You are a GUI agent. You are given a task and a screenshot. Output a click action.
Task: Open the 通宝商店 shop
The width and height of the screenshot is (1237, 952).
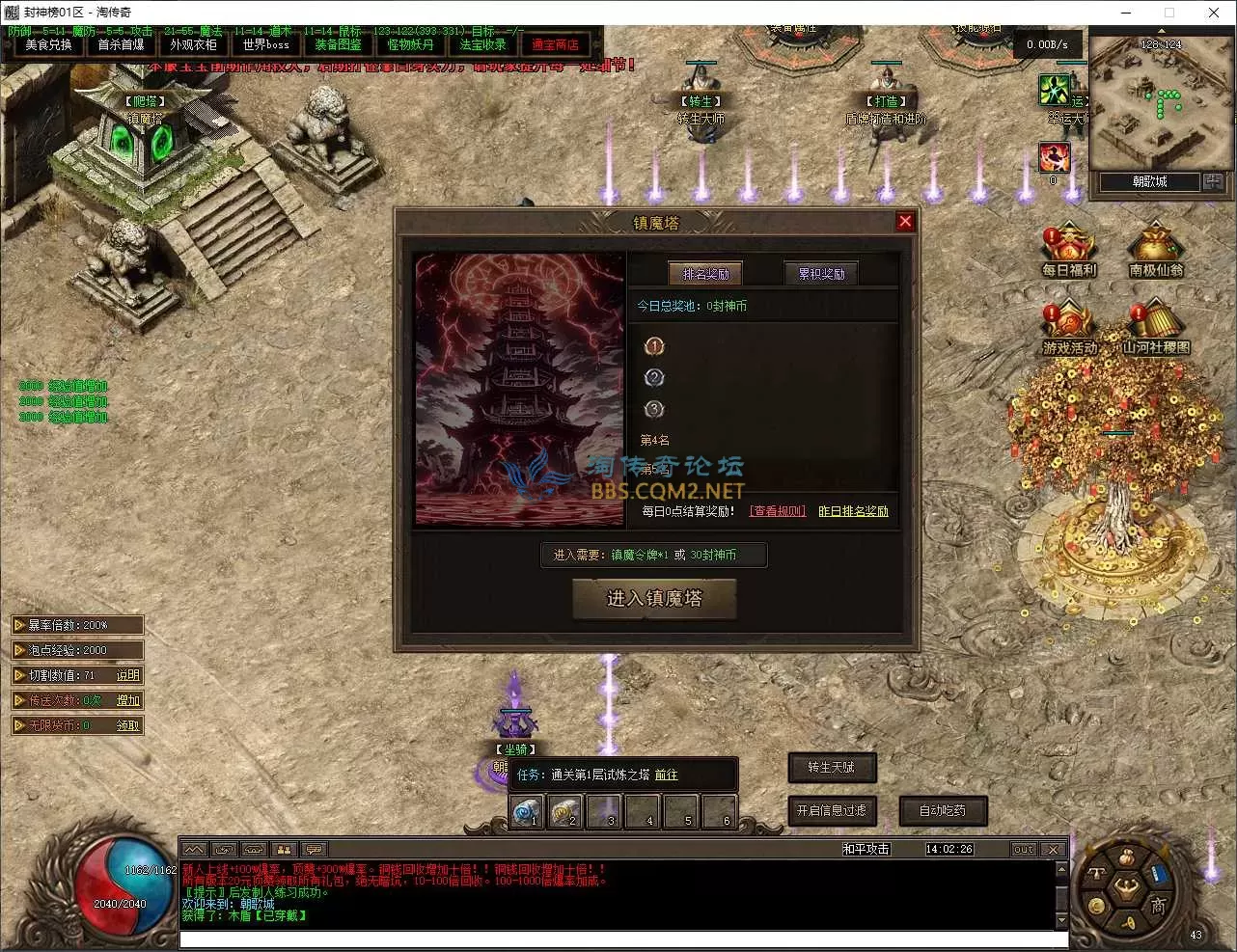coord(555,45)
